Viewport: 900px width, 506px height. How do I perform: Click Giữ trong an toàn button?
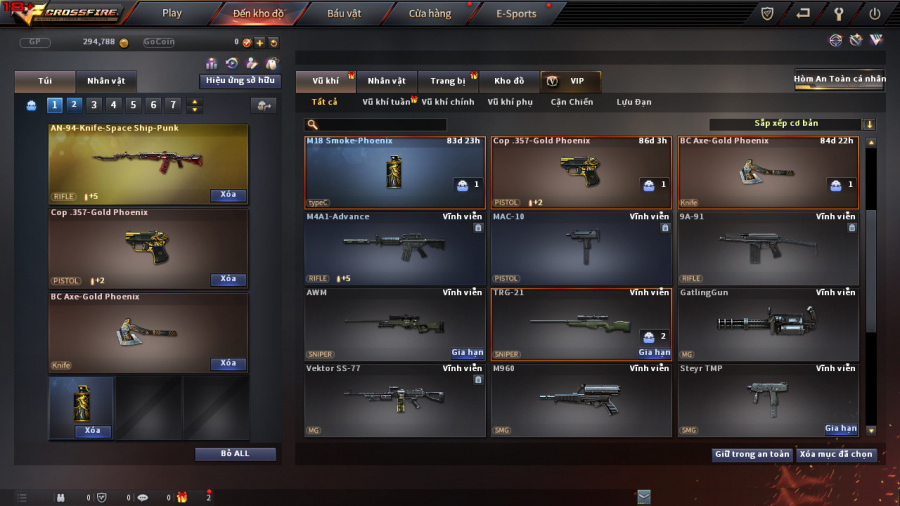752,454
